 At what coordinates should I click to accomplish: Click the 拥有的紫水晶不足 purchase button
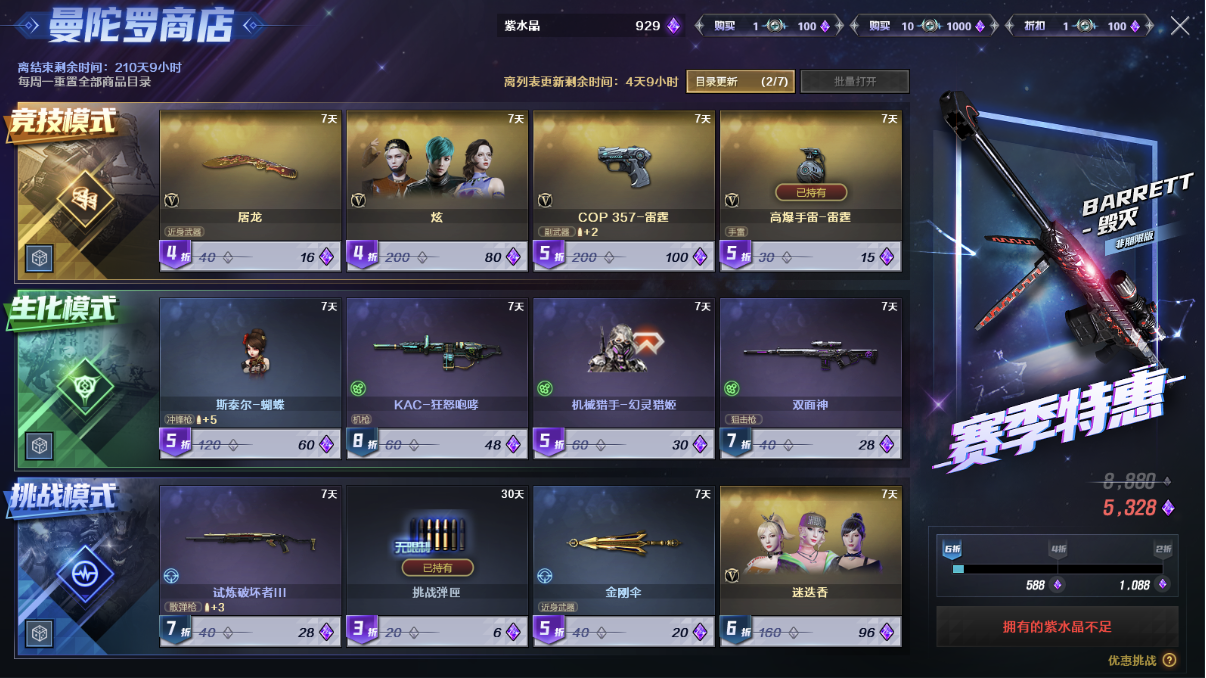(1057, 627)
